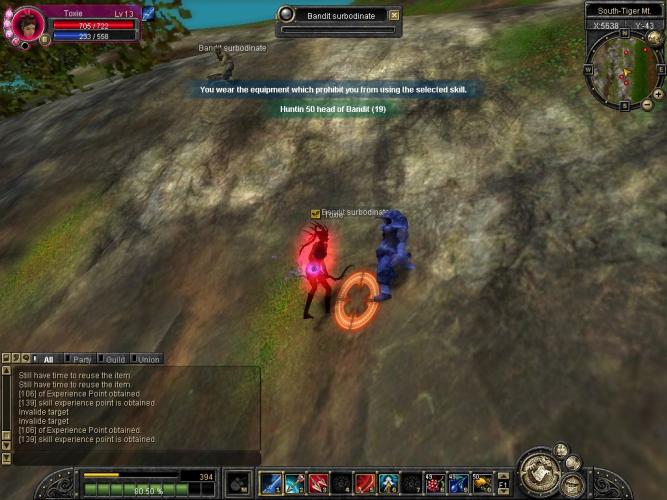The image size is (667, 500).
Task: Select the Union chat tab
Action: point(148,359)
